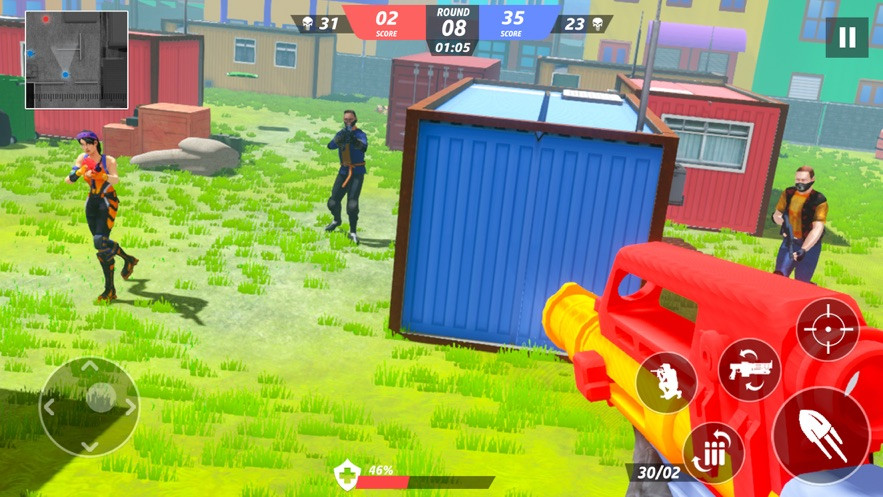Tap the minimap in the corner
This screenshot has width=883, height=497.
pyautogui.click(x=76, y=59)
